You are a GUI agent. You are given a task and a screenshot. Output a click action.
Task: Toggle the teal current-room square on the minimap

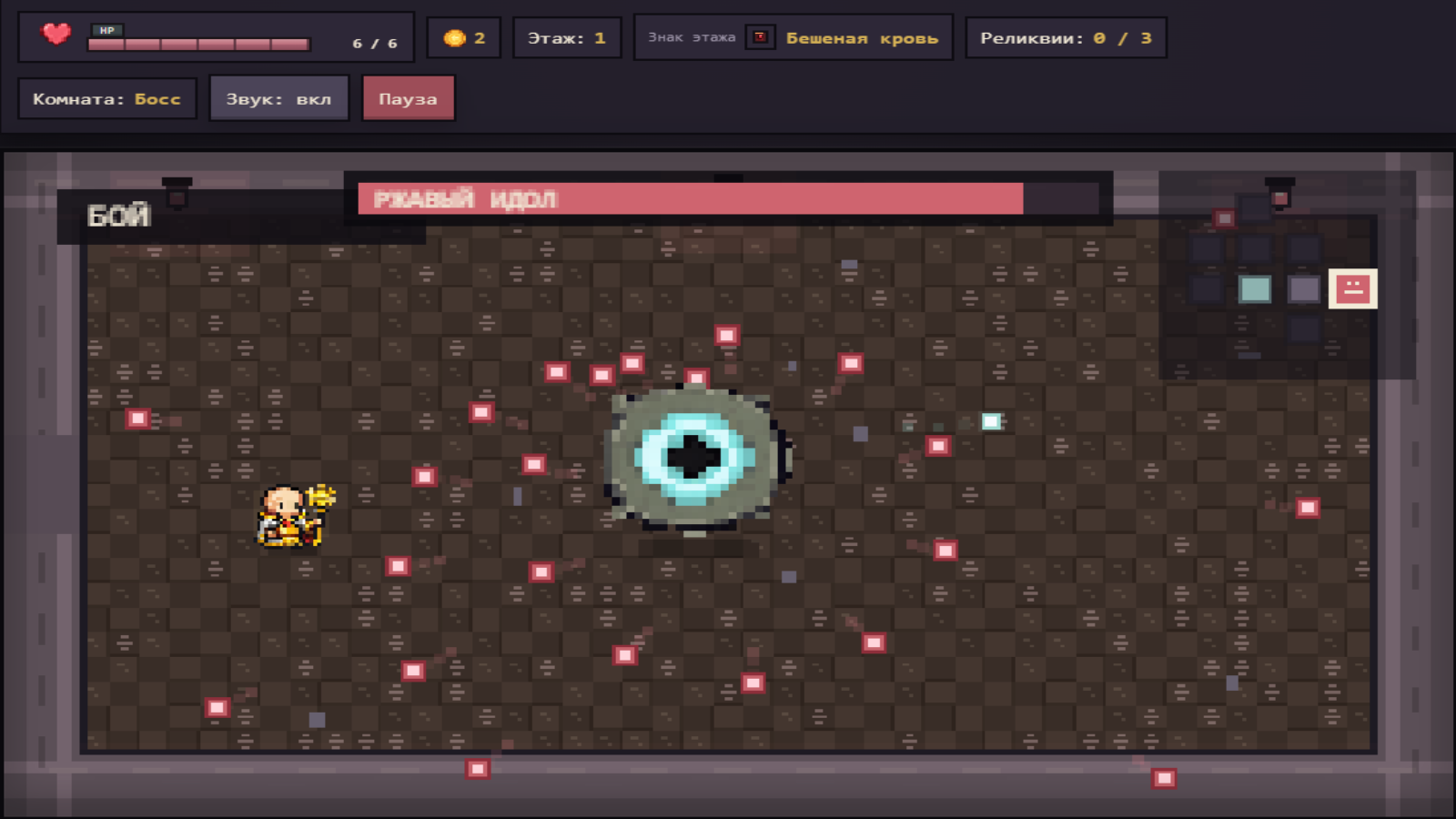pyautogui.click(x=1254, y=288)
